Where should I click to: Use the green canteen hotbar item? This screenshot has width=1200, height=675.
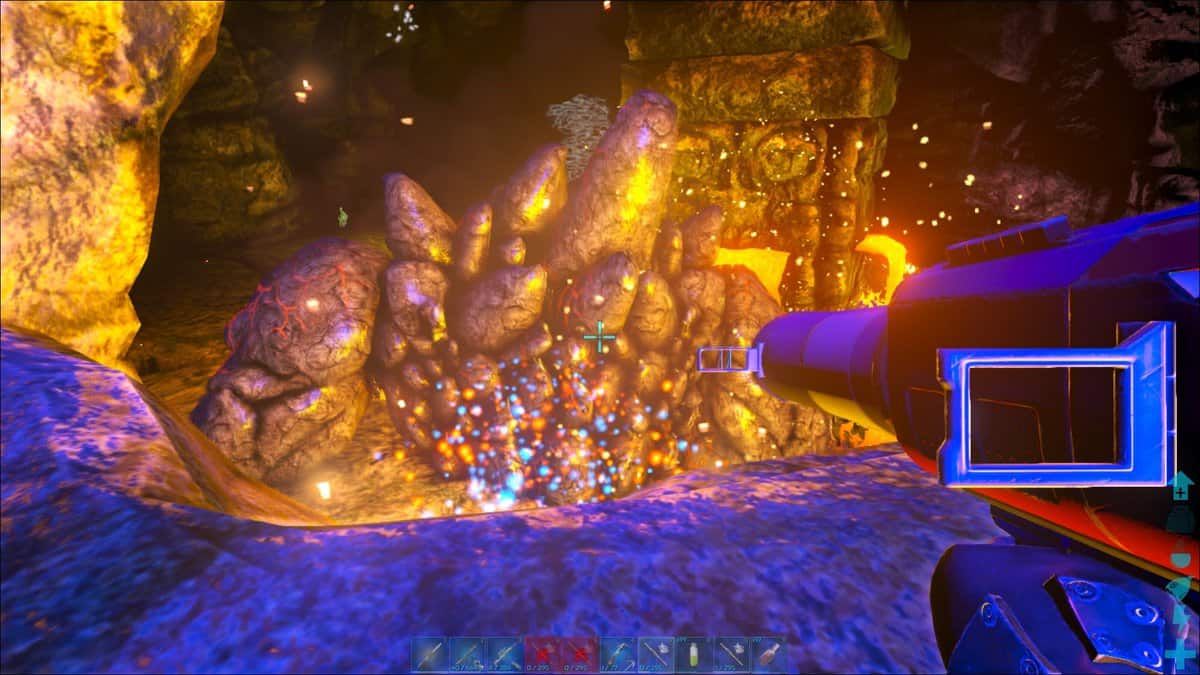694,654
